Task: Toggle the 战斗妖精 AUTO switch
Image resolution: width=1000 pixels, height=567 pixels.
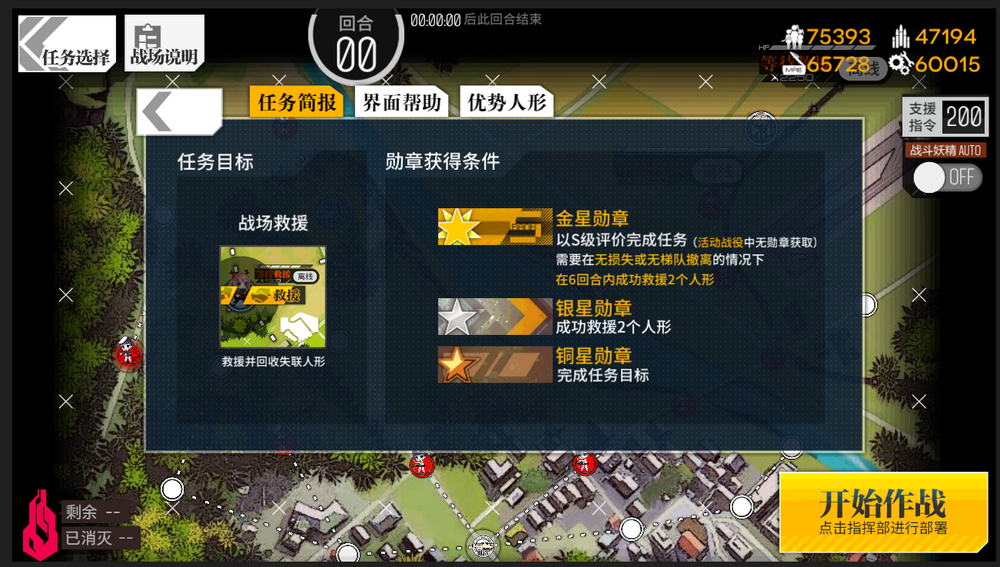Action: point(946,178)
